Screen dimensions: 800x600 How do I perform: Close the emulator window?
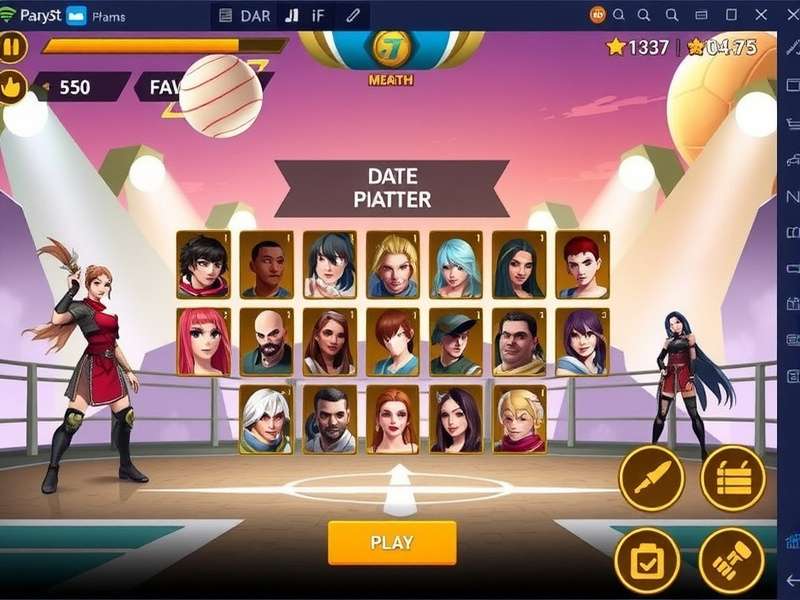[760, 14]
